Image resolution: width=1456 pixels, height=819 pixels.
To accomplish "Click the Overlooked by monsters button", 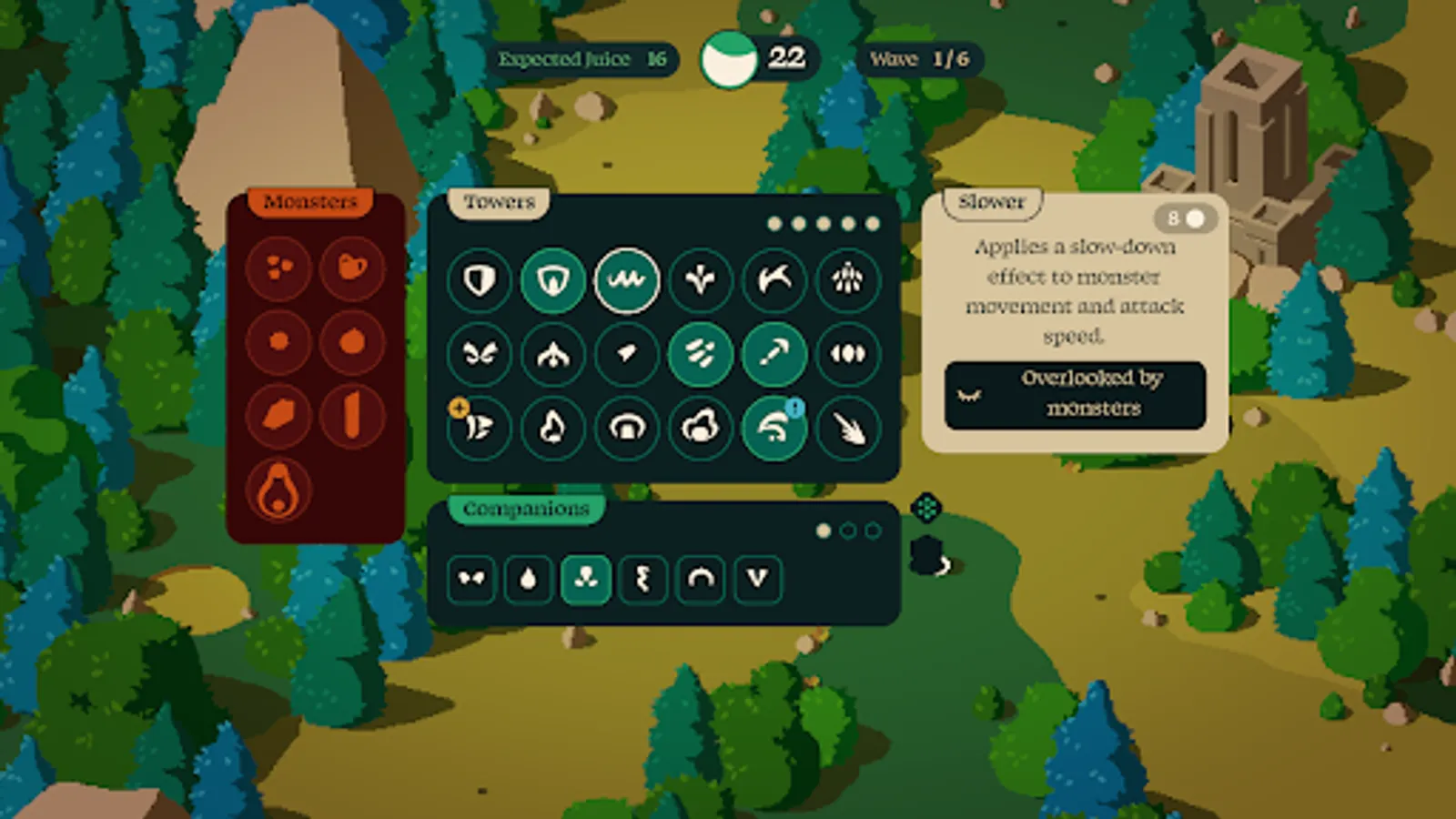I will (1075, 394).
